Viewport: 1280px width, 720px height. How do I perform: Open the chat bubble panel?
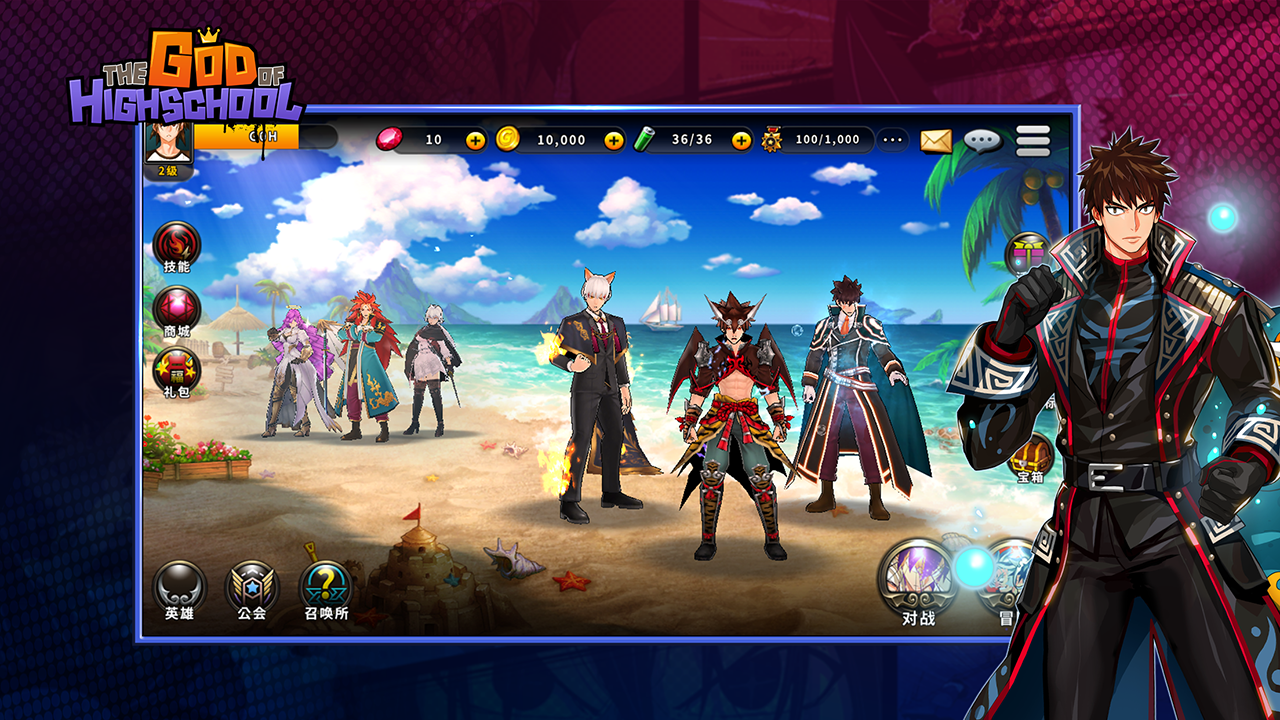click(982, 141)
